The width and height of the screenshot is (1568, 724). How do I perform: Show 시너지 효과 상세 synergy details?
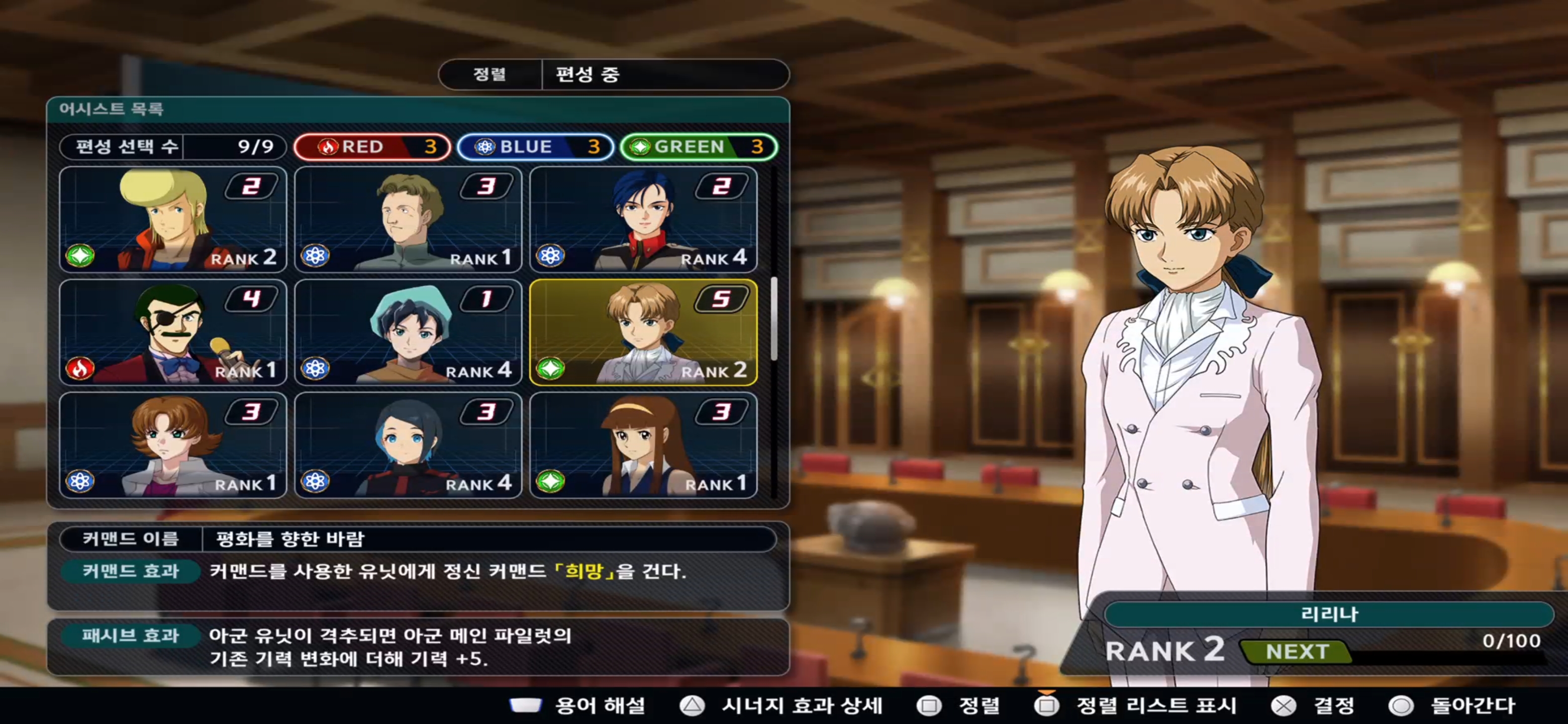[782, 706]
